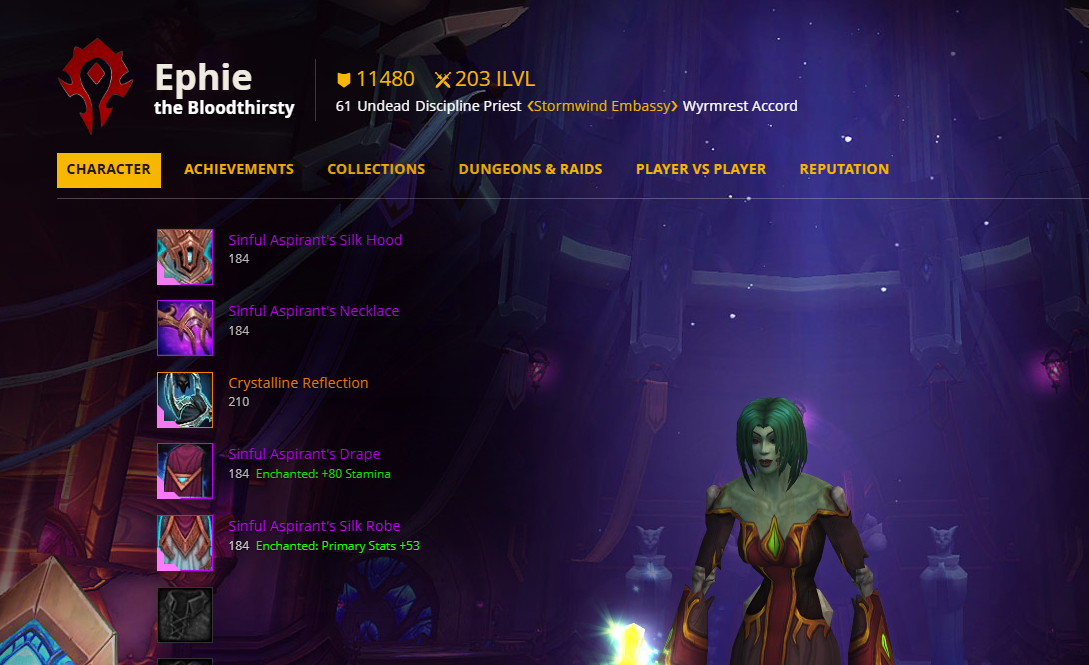This screenshot has width=1089, height=665.
Task: Open the Crystalline Reflection item link
Action: click(x=298, y=383)
